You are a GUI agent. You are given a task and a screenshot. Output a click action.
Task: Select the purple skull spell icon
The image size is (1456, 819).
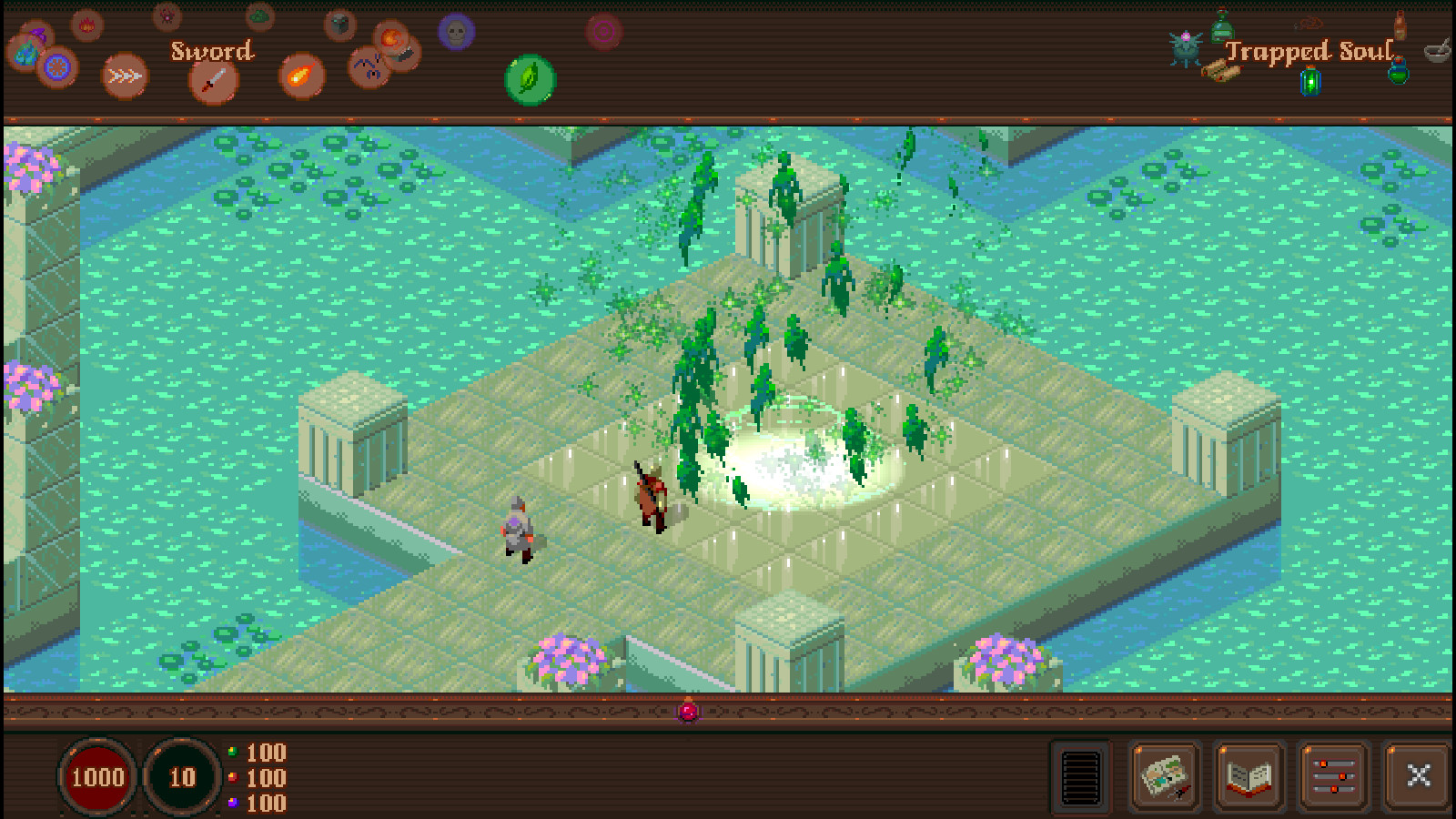pyautogui.click(x=456, y=33)
